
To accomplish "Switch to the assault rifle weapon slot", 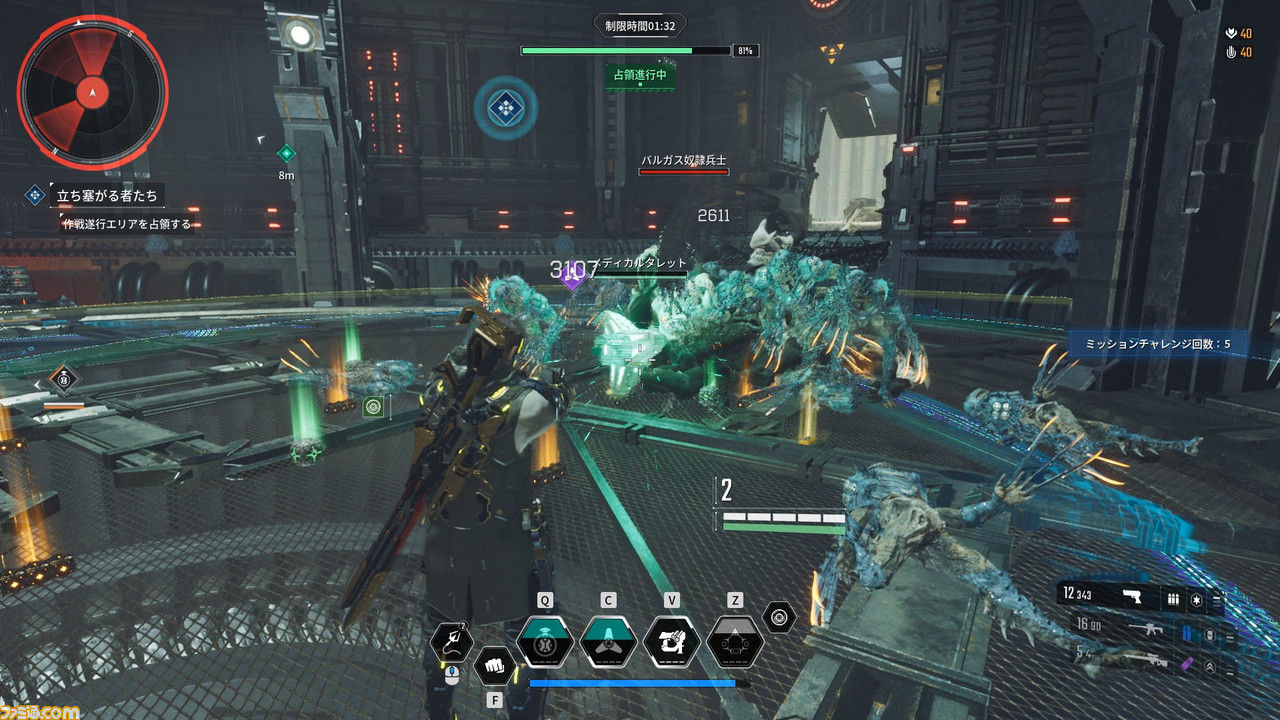I will (1143, 630).
